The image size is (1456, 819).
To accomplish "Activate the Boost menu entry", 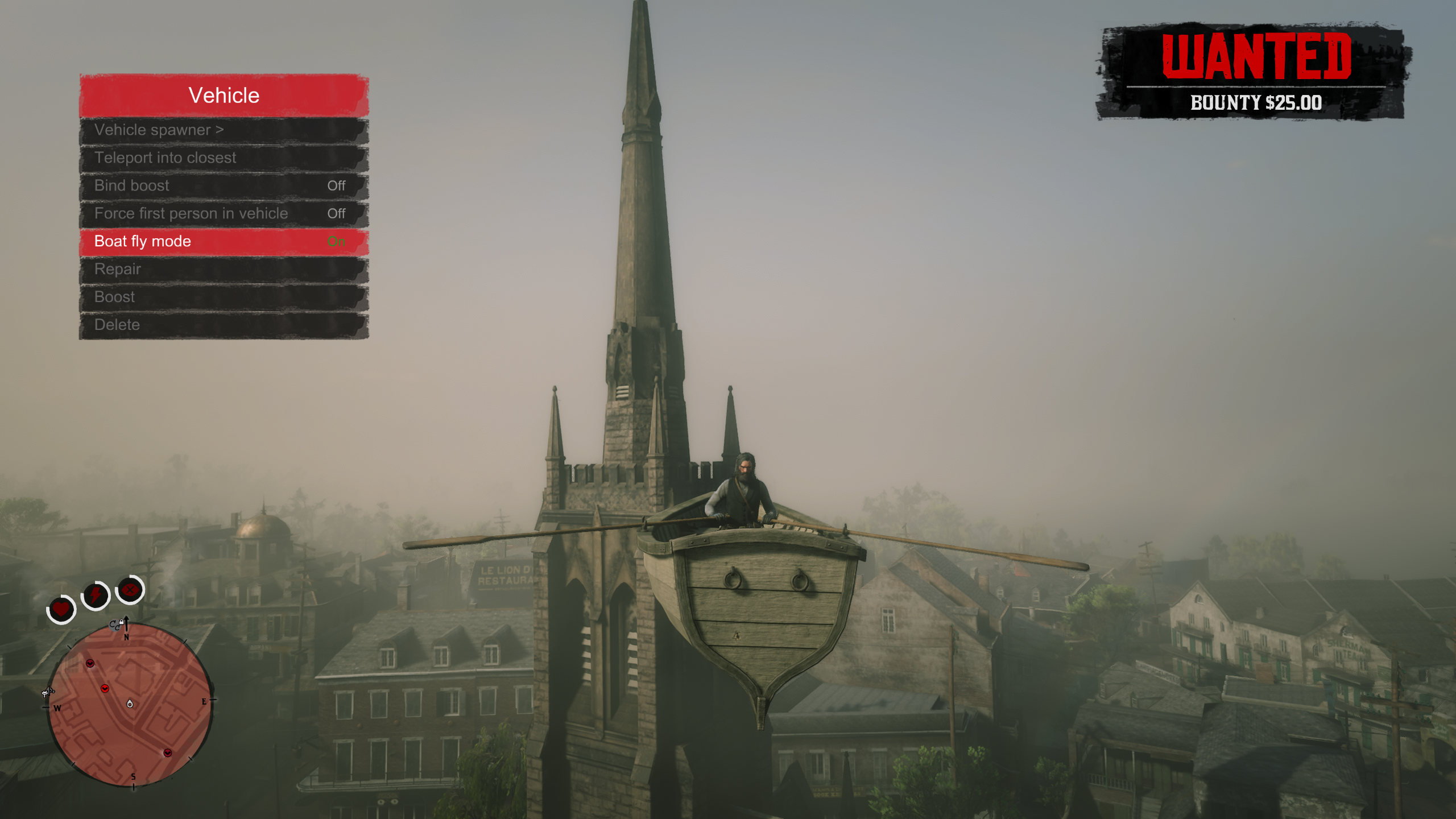I will click(x=224, y=297).
